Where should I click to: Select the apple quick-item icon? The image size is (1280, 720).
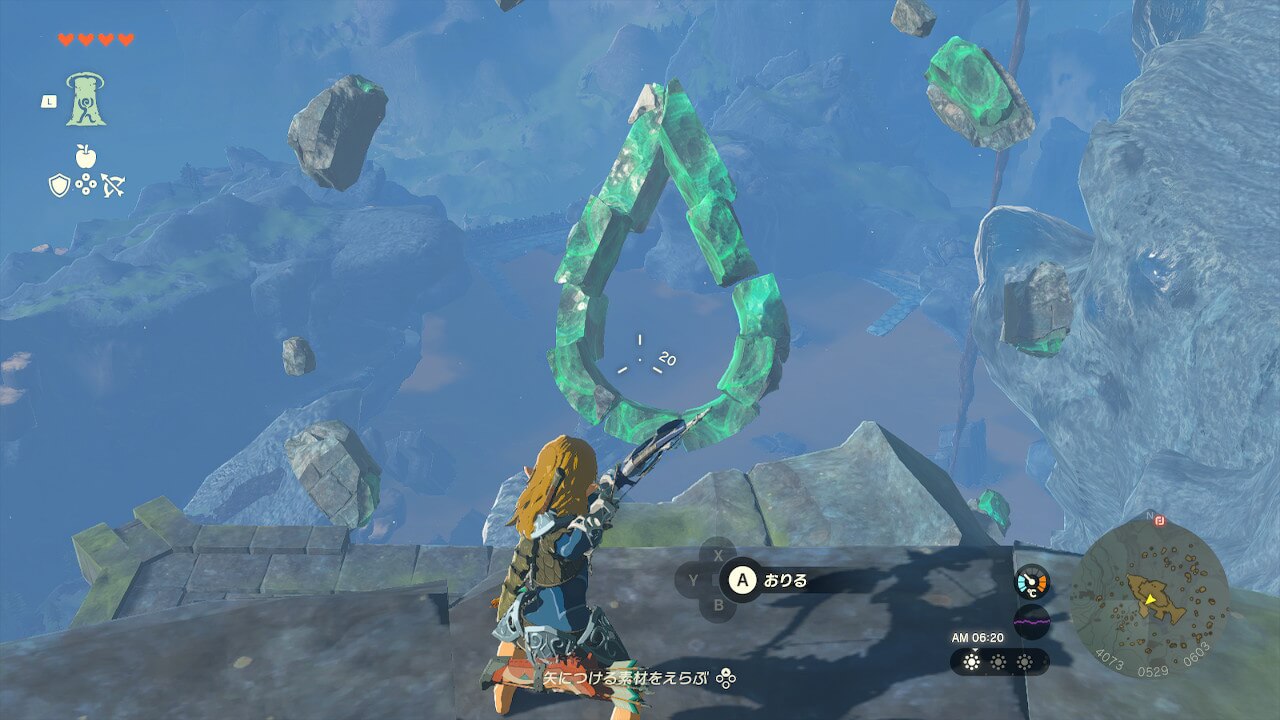coord(86,156)
